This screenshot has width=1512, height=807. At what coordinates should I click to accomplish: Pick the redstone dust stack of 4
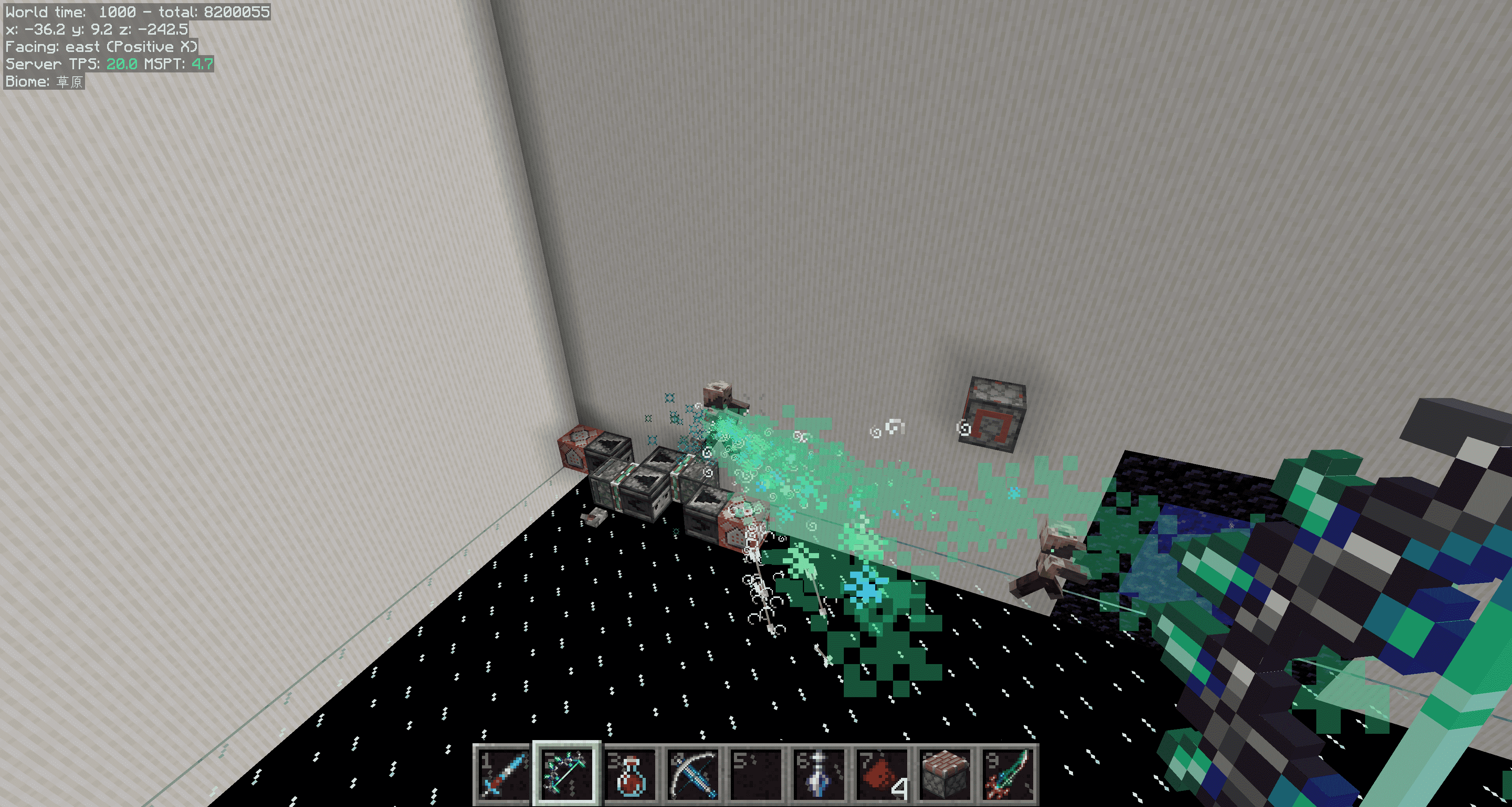click(883, 775)
